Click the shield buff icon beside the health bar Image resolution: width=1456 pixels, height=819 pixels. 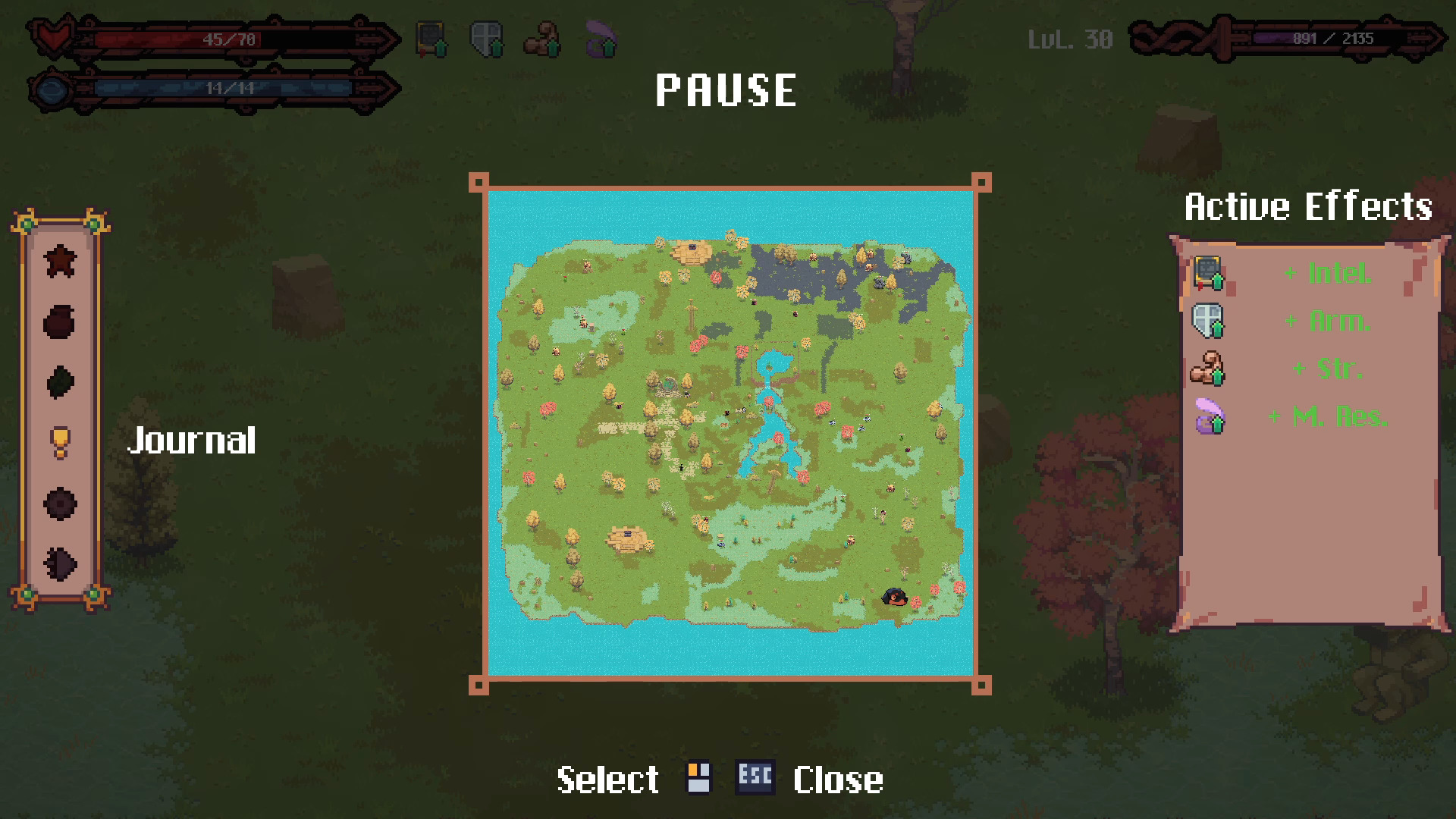click(487, 39)
